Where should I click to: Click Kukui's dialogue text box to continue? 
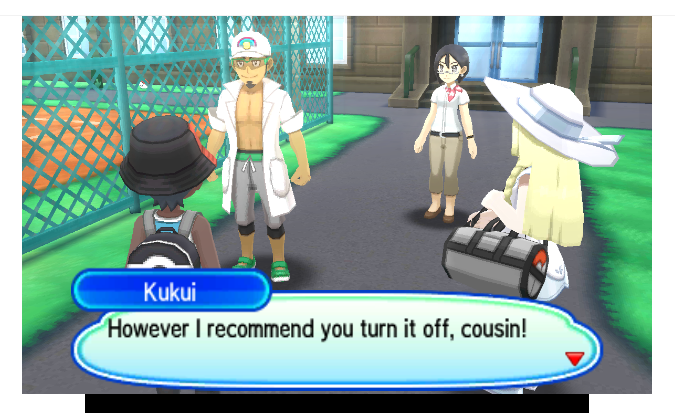point(330,340)
